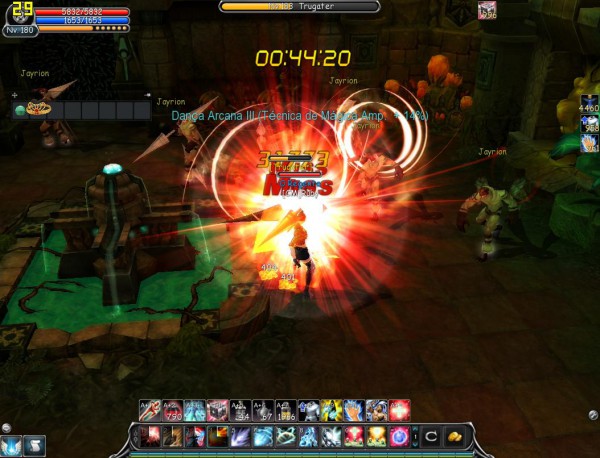Open the scroll icon button
Viewport: 600px width, 458px height.
tap(34, 444)
